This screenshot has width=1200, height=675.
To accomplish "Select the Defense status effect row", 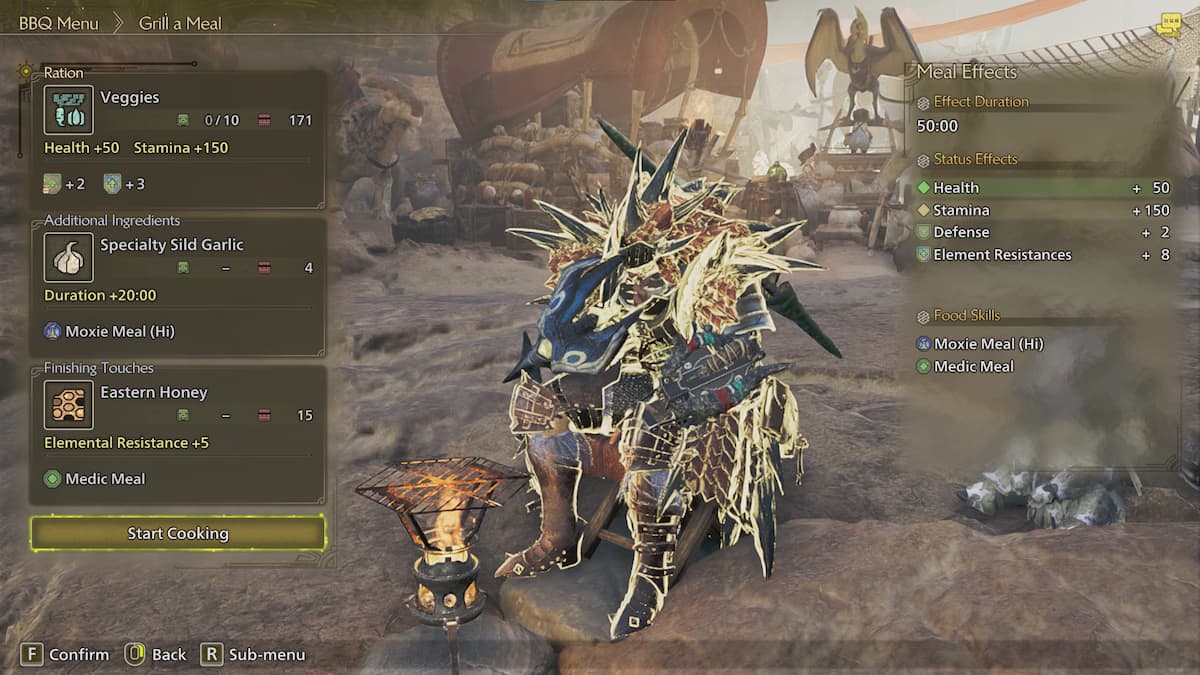I will 1043,232.
